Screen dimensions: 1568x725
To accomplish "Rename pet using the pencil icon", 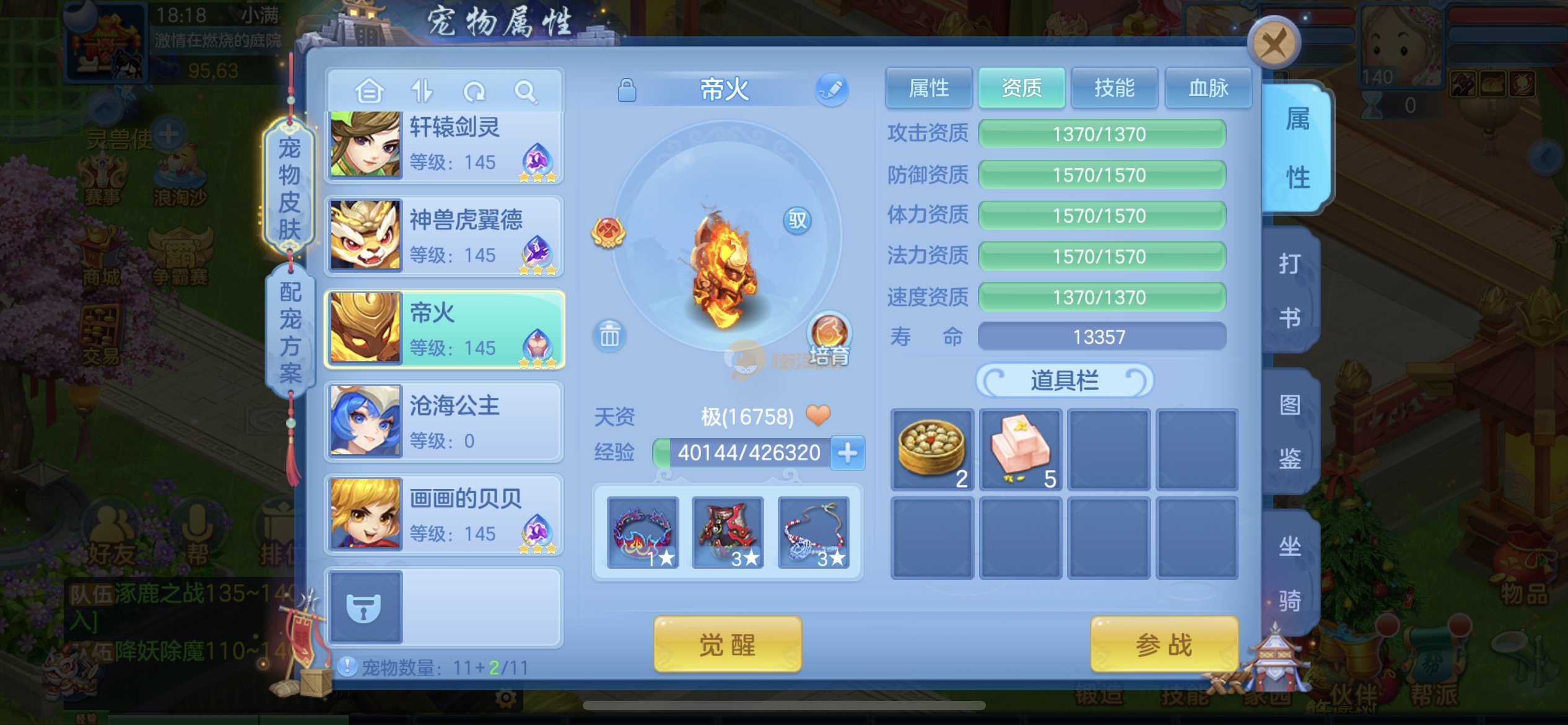I will click(831, 90).
